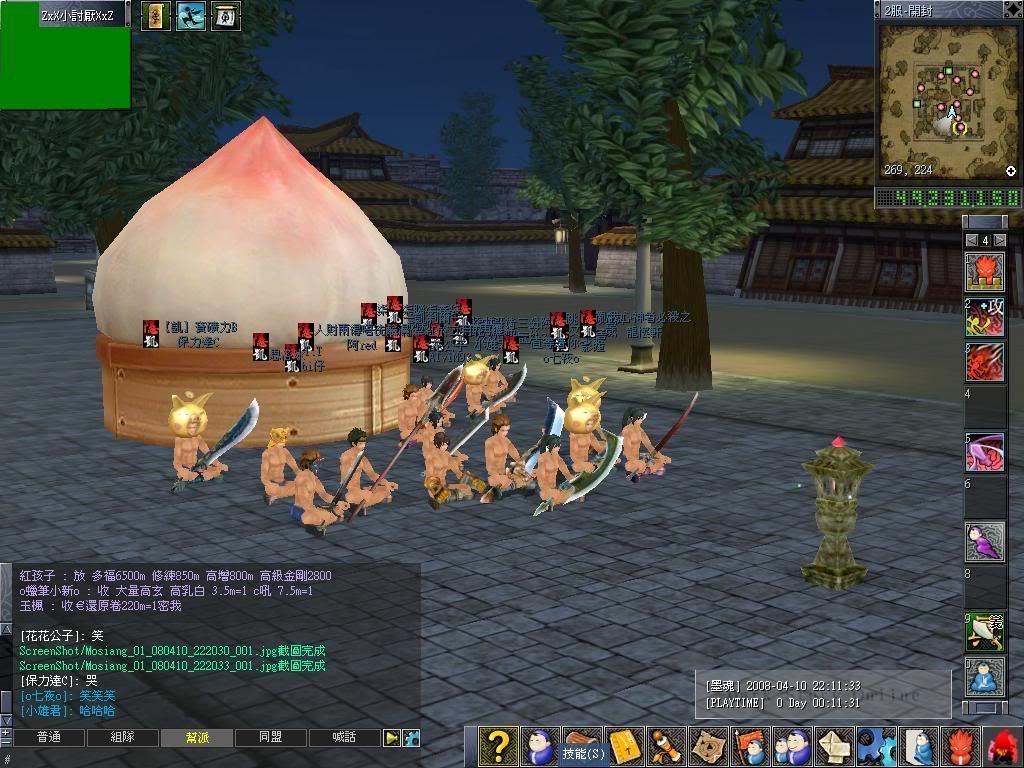Select the 幫派 chat tab

click(x=197, y=738)
